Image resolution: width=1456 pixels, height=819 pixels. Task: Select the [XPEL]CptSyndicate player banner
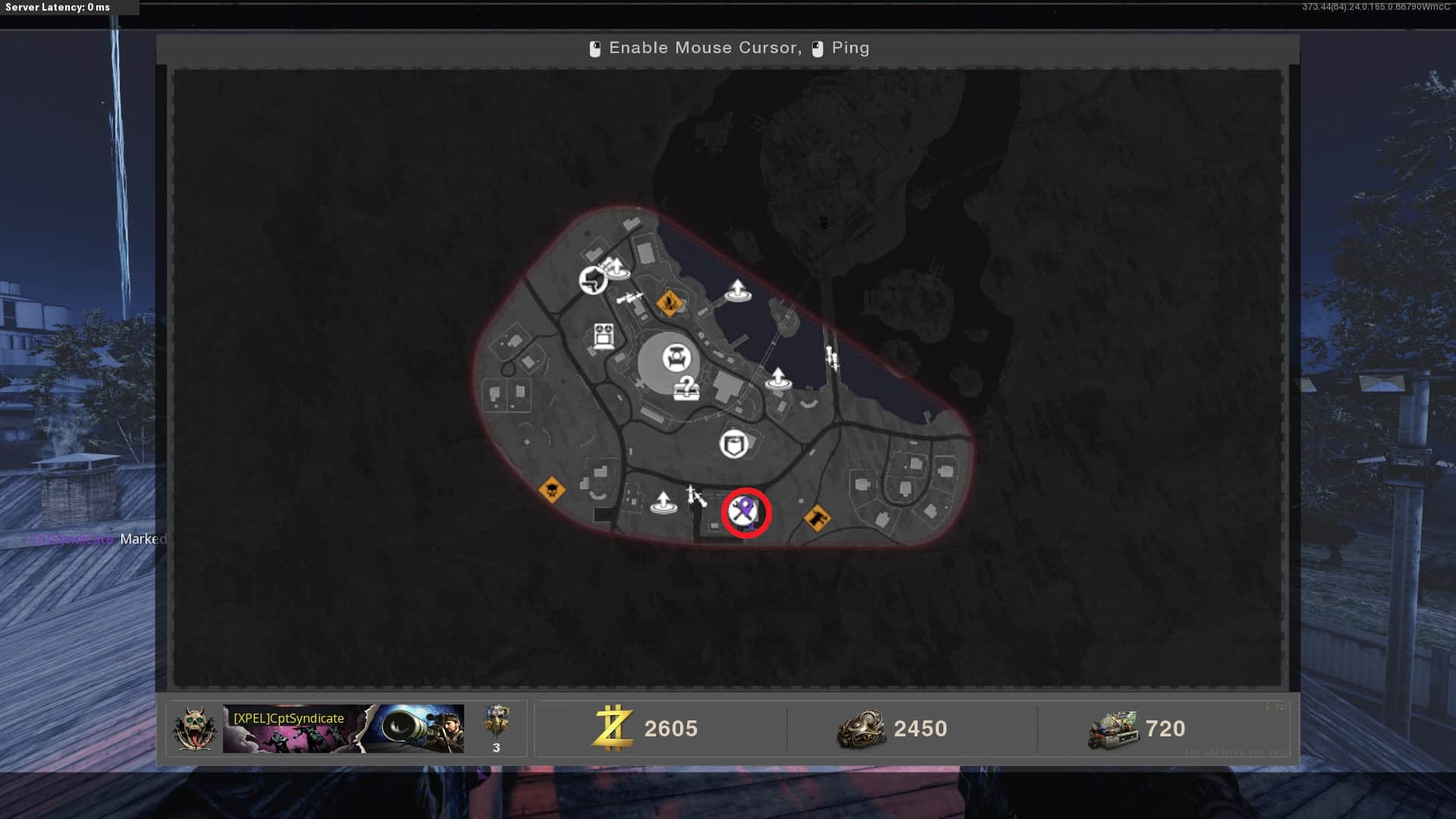[x=343, y=729]
